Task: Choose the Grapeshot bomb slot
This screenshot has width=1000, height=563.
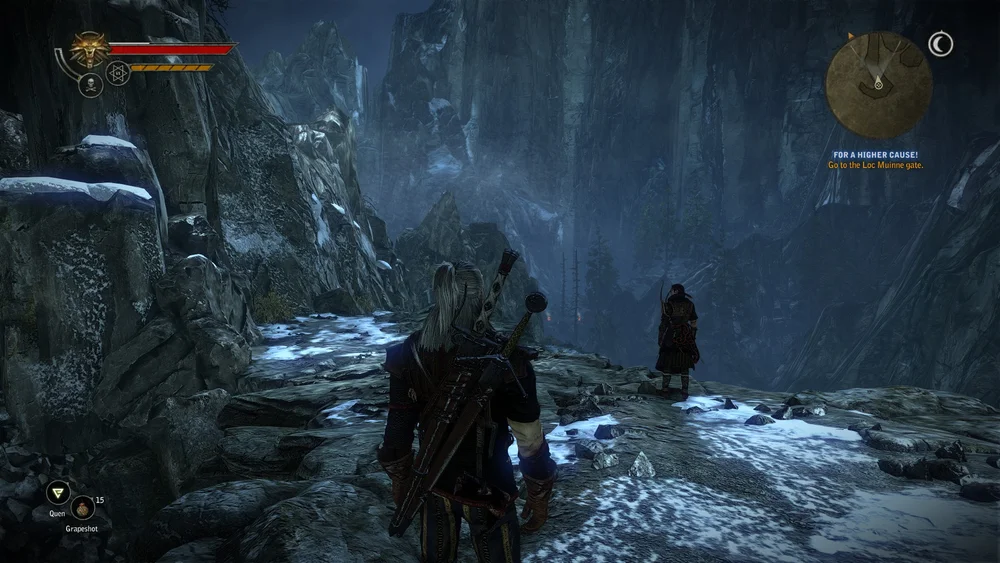Action: click(83, 507)
